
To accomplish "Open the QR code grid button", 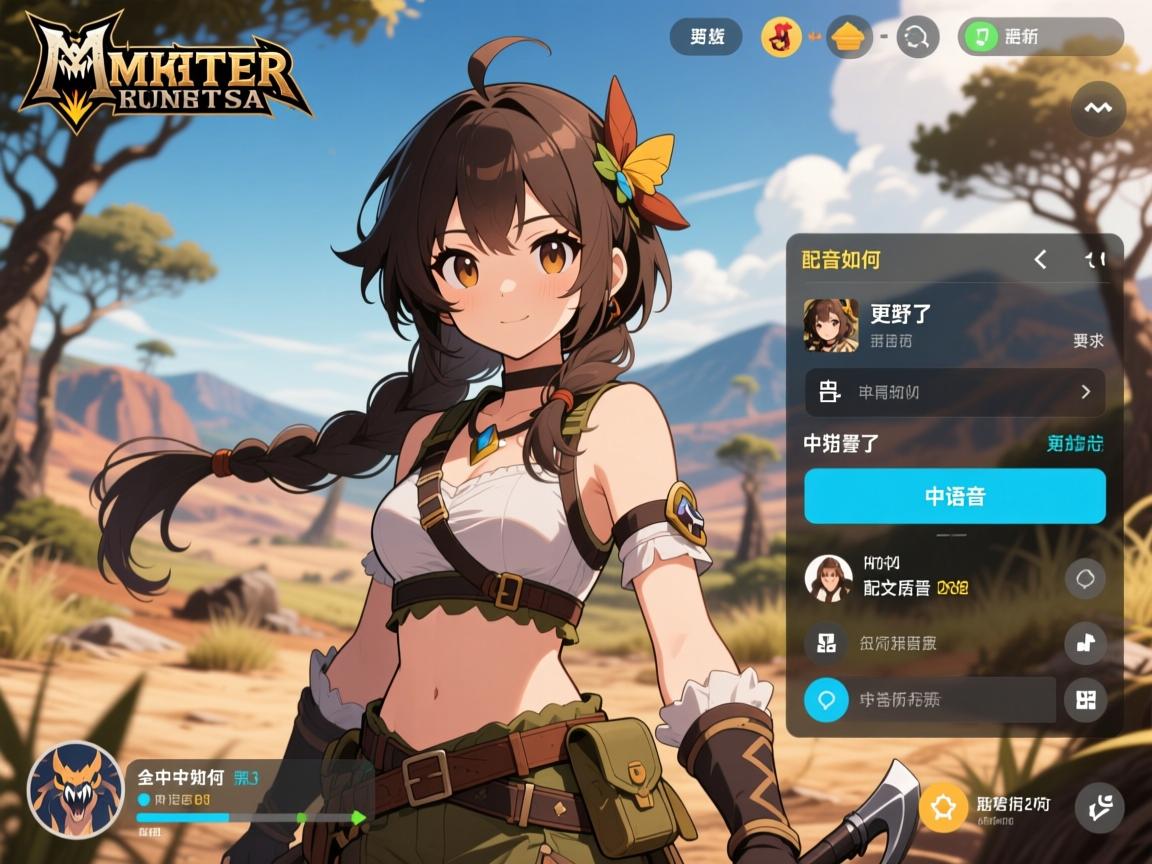I will (1085, 700).
